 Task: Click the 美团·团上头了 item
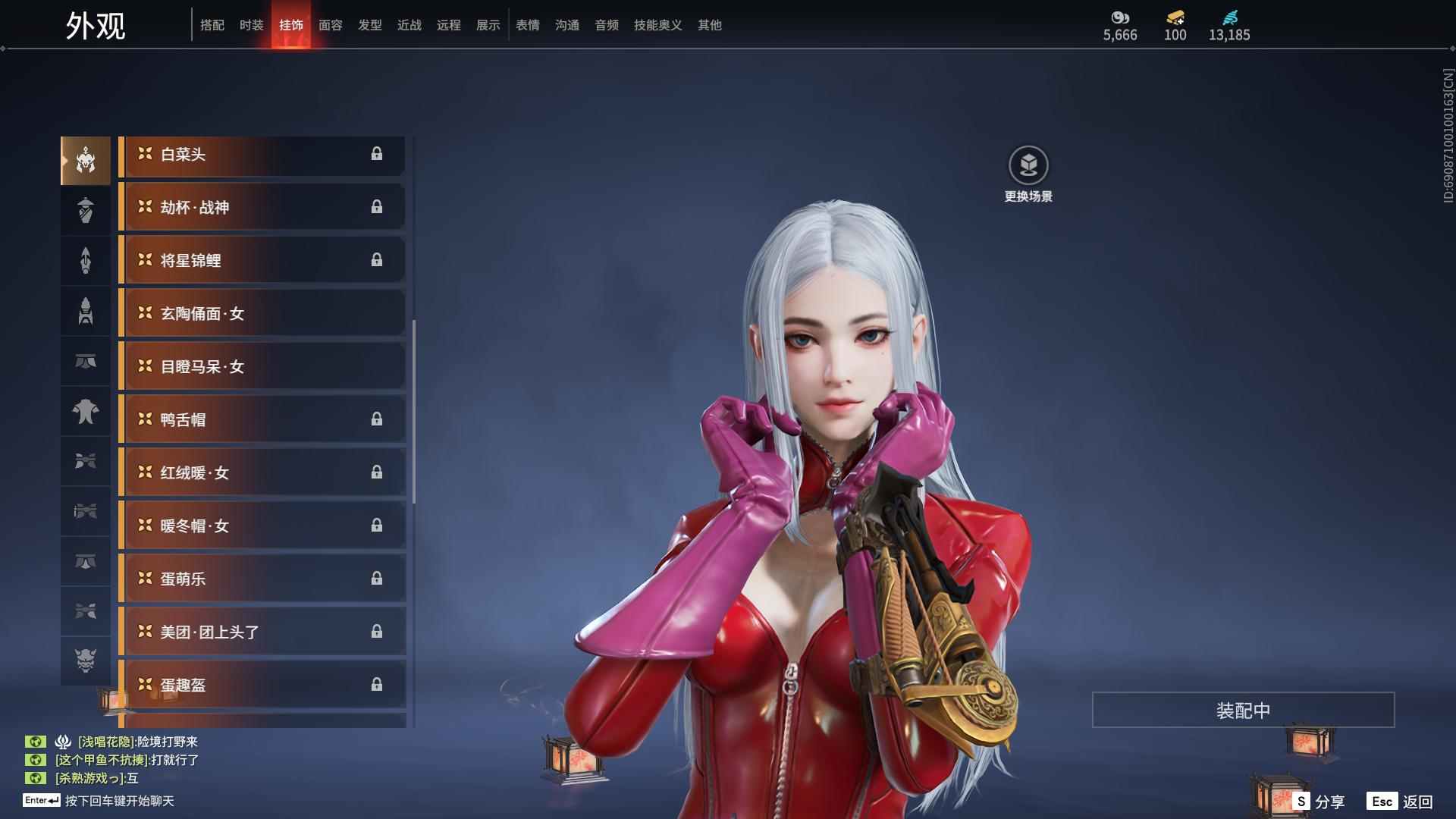click(x=262, y=632)
